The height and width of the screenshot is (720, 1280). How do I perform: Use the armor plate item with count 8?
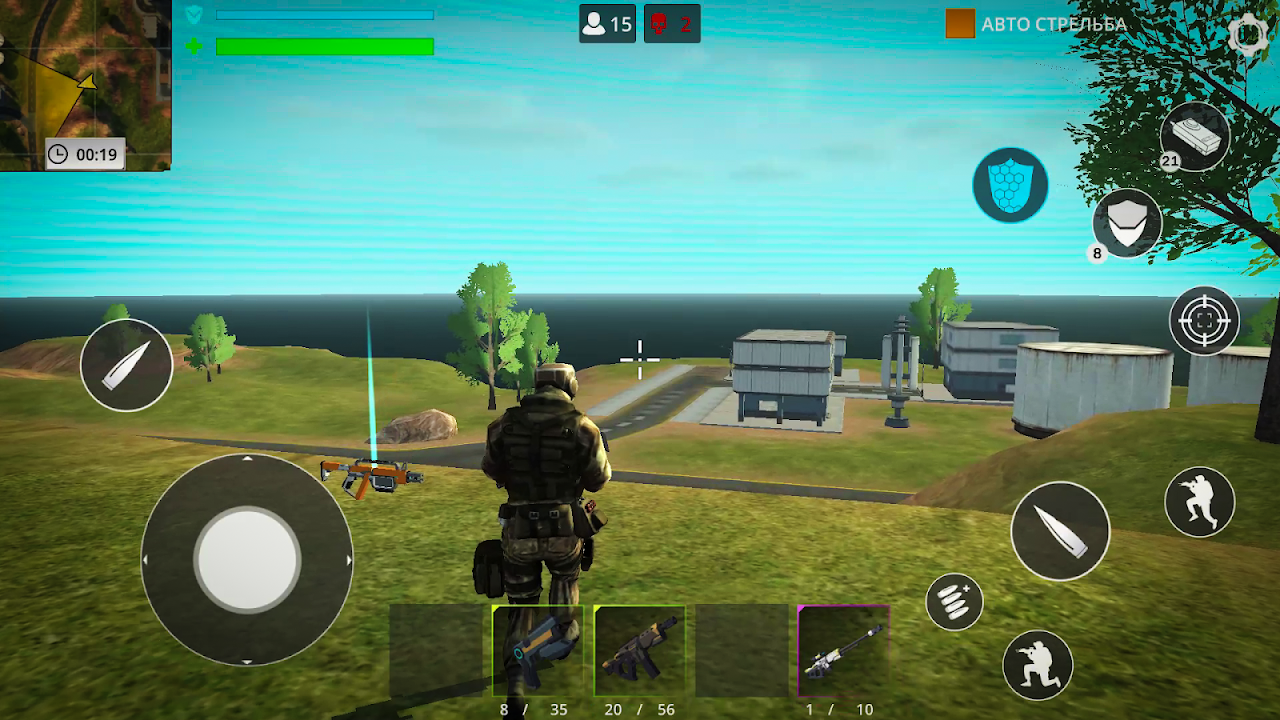pyautogui.click(x=1127, y=223)
